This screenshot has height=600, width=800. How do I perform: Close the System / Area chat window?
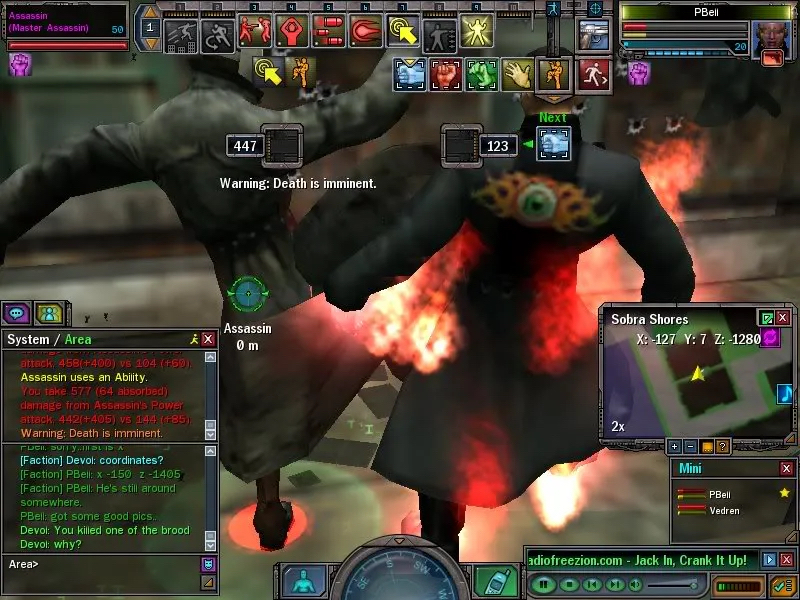point(208,340)
